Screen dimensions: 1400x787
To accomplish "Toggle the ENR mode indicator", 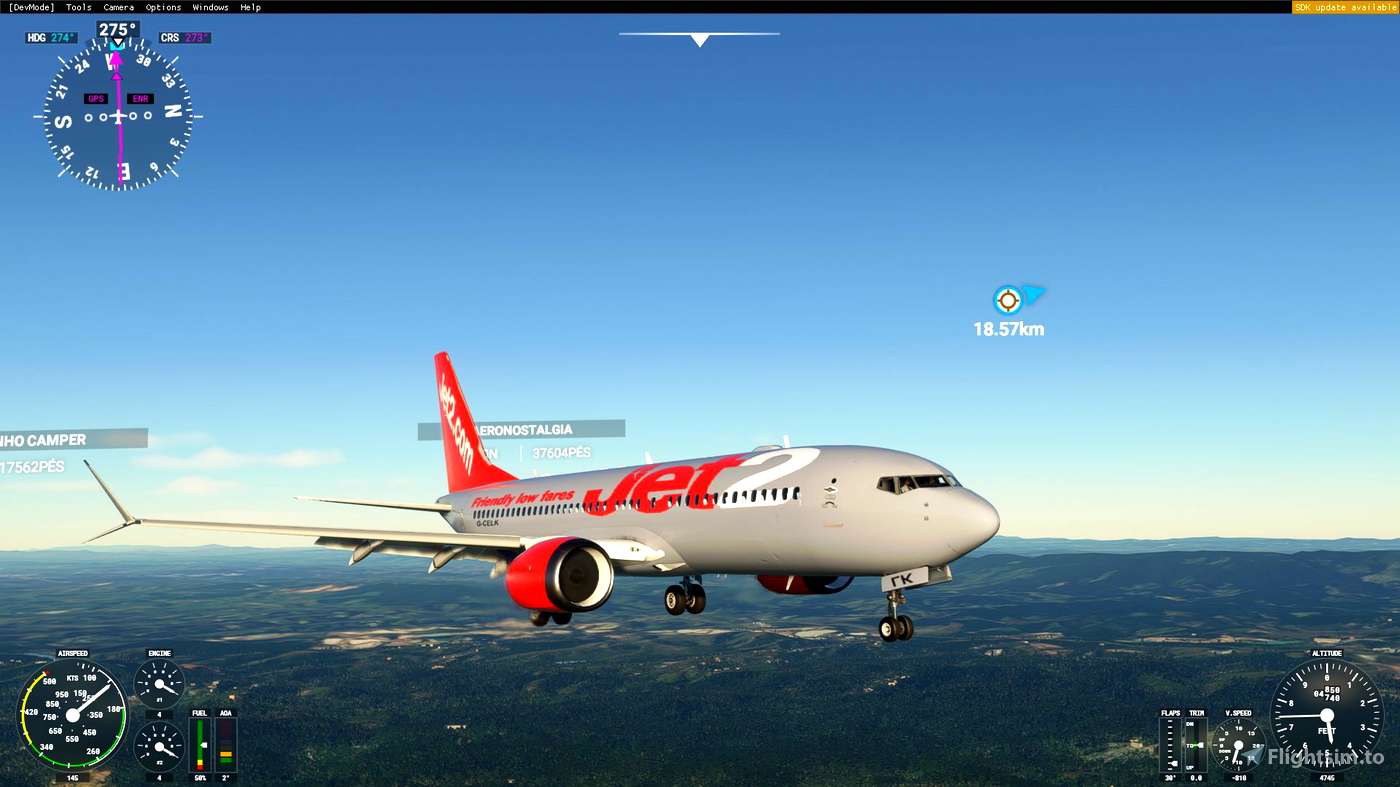I will tap(138, 98).
